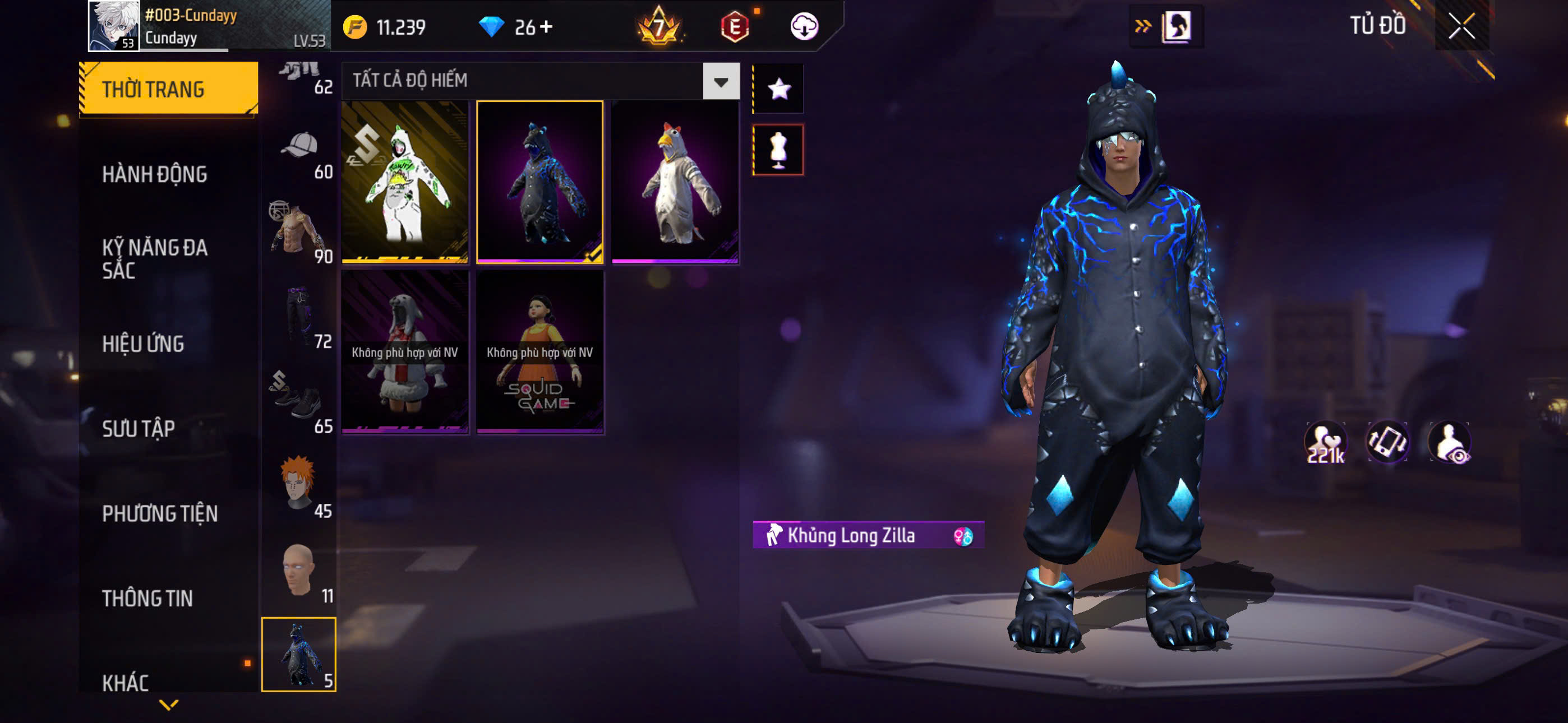The height and width of the screenshot is (723, 1568).
Task: Select the Kỹ Năng Đa Sắc menu
Action: tap(155, 258)
